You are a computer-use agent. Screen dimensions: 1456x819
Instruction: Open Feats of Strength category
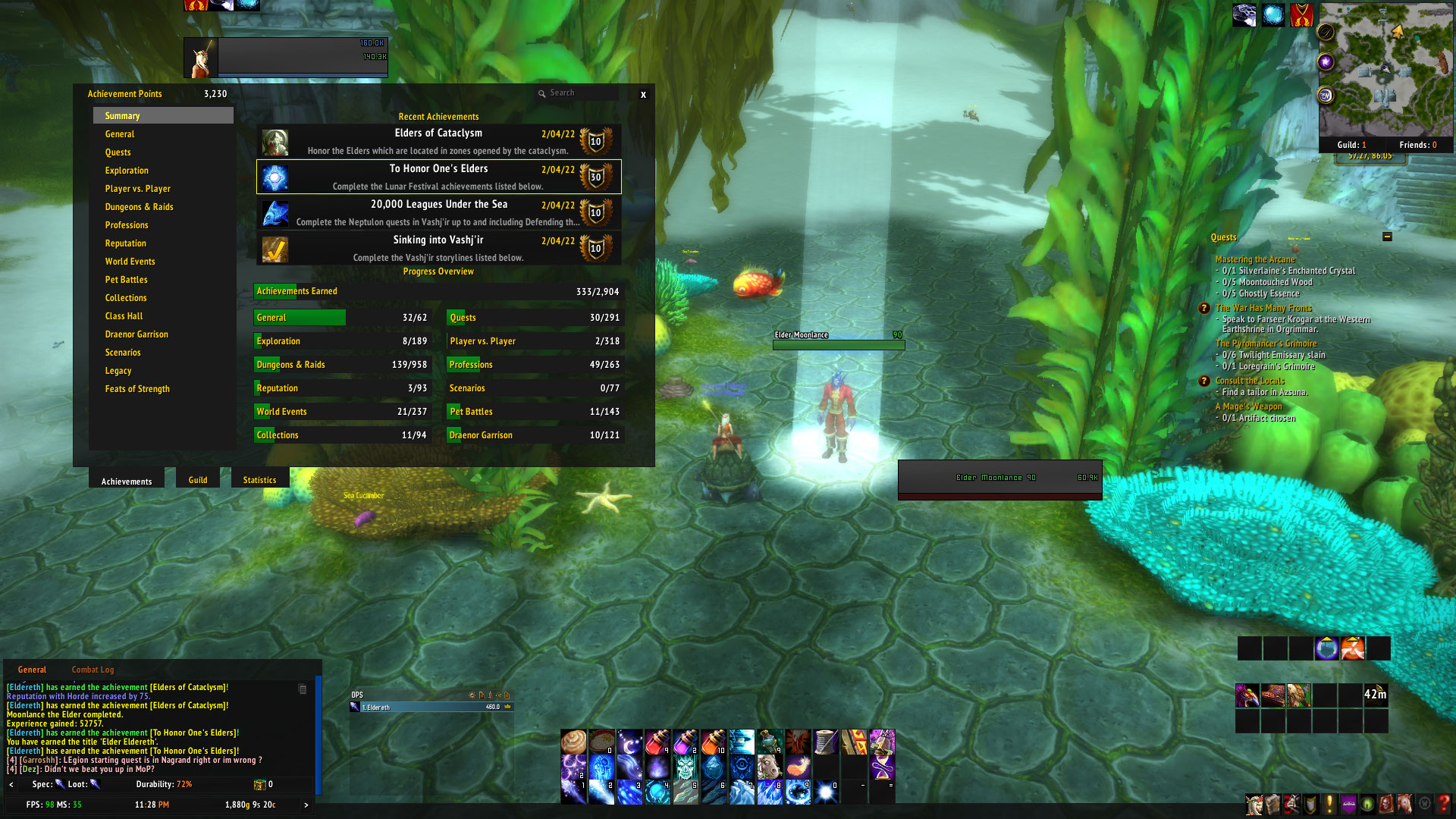[137, 389]
